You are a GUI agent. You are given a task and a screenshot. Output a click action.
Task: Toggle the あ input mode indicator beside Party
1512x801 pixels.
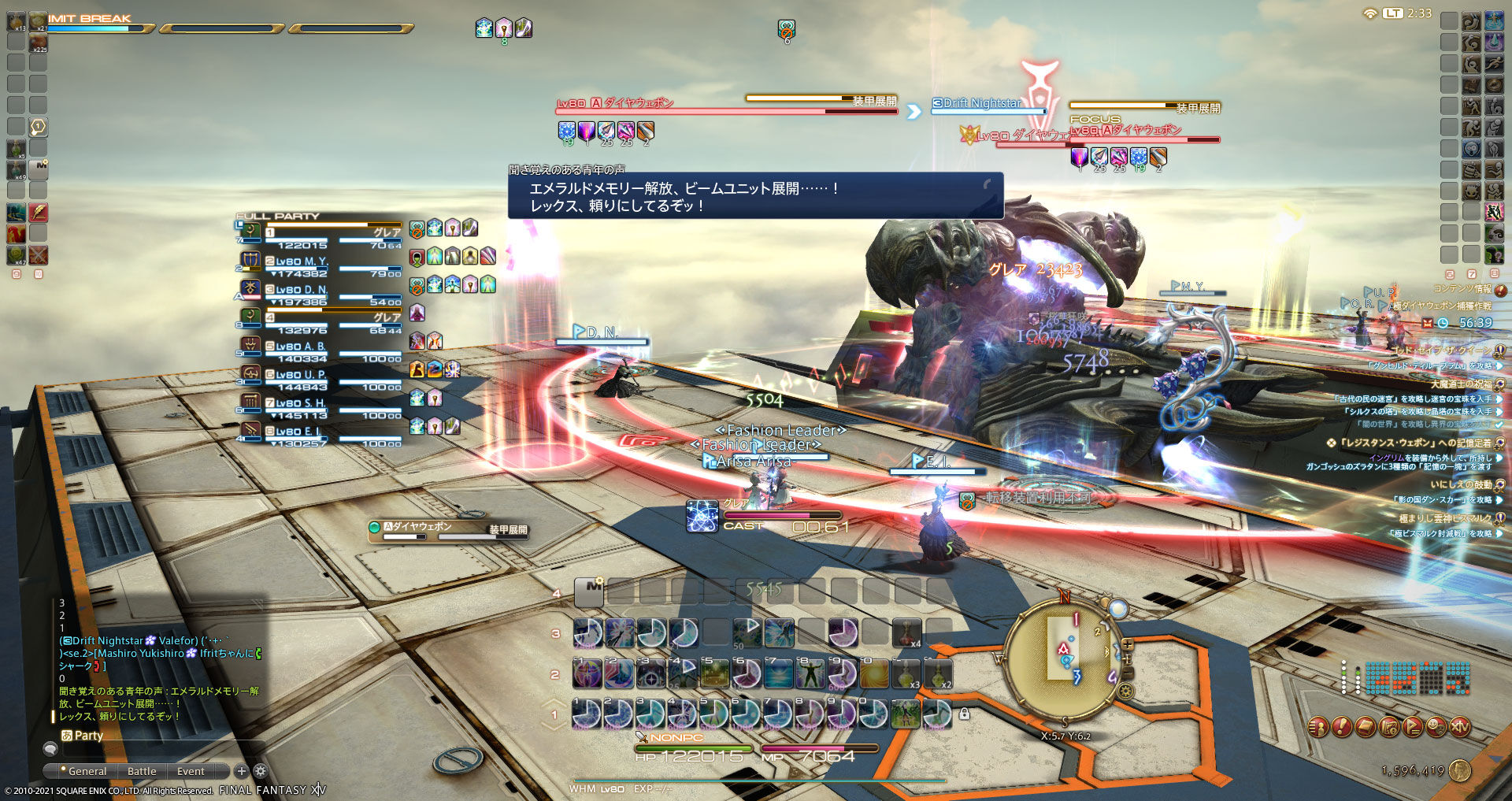[x=67, y=735]
